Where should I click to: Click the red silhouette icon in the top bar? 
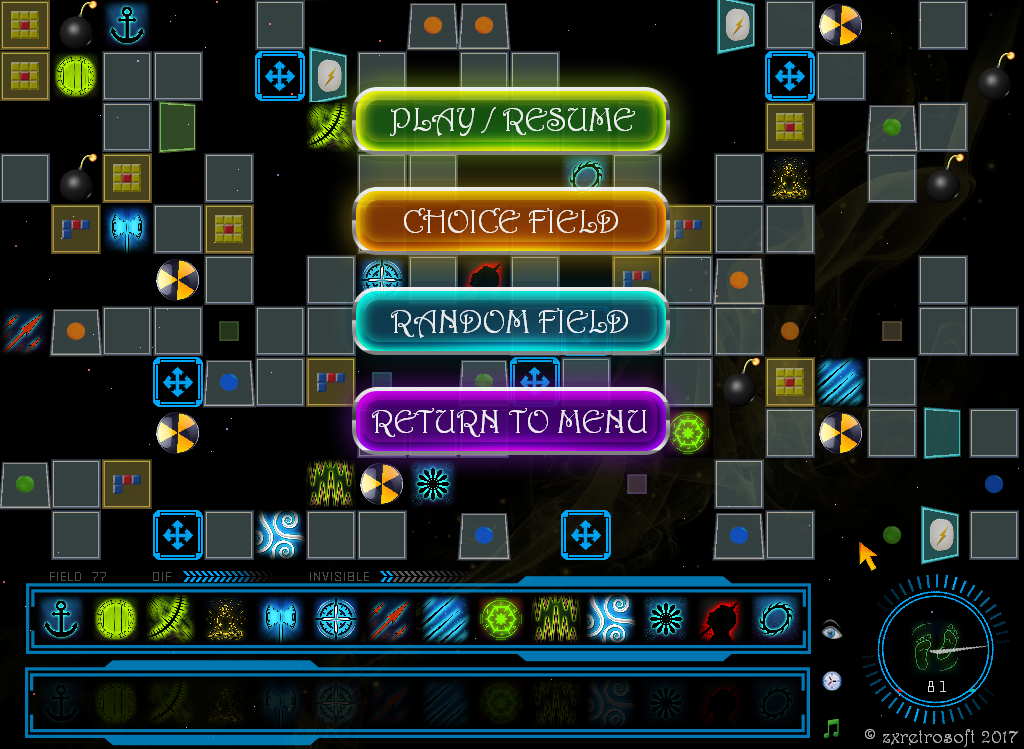click(x=719, y=619)
